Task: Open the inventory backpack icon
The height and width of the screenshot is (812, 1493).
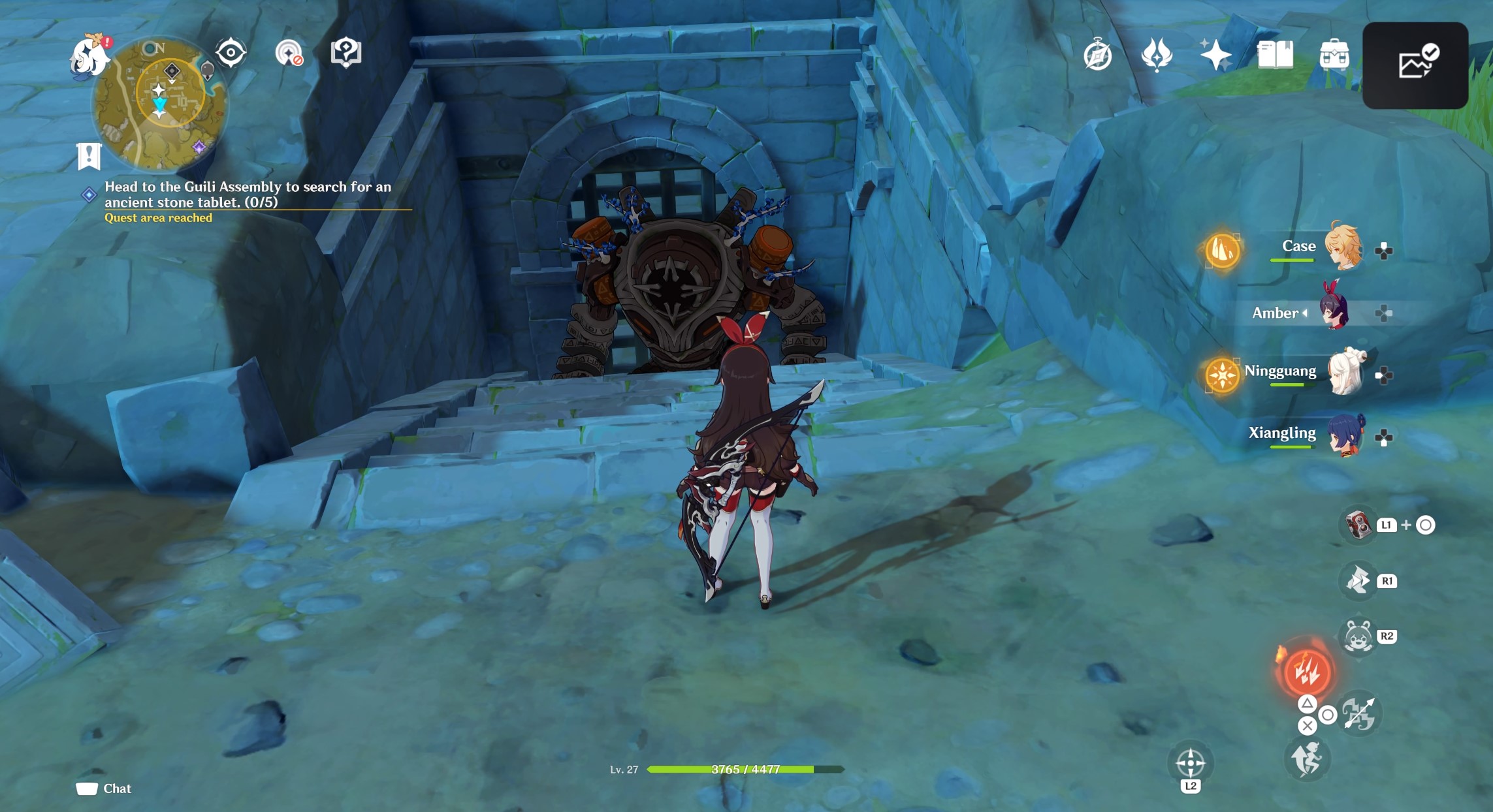Action: (1334, 55)
